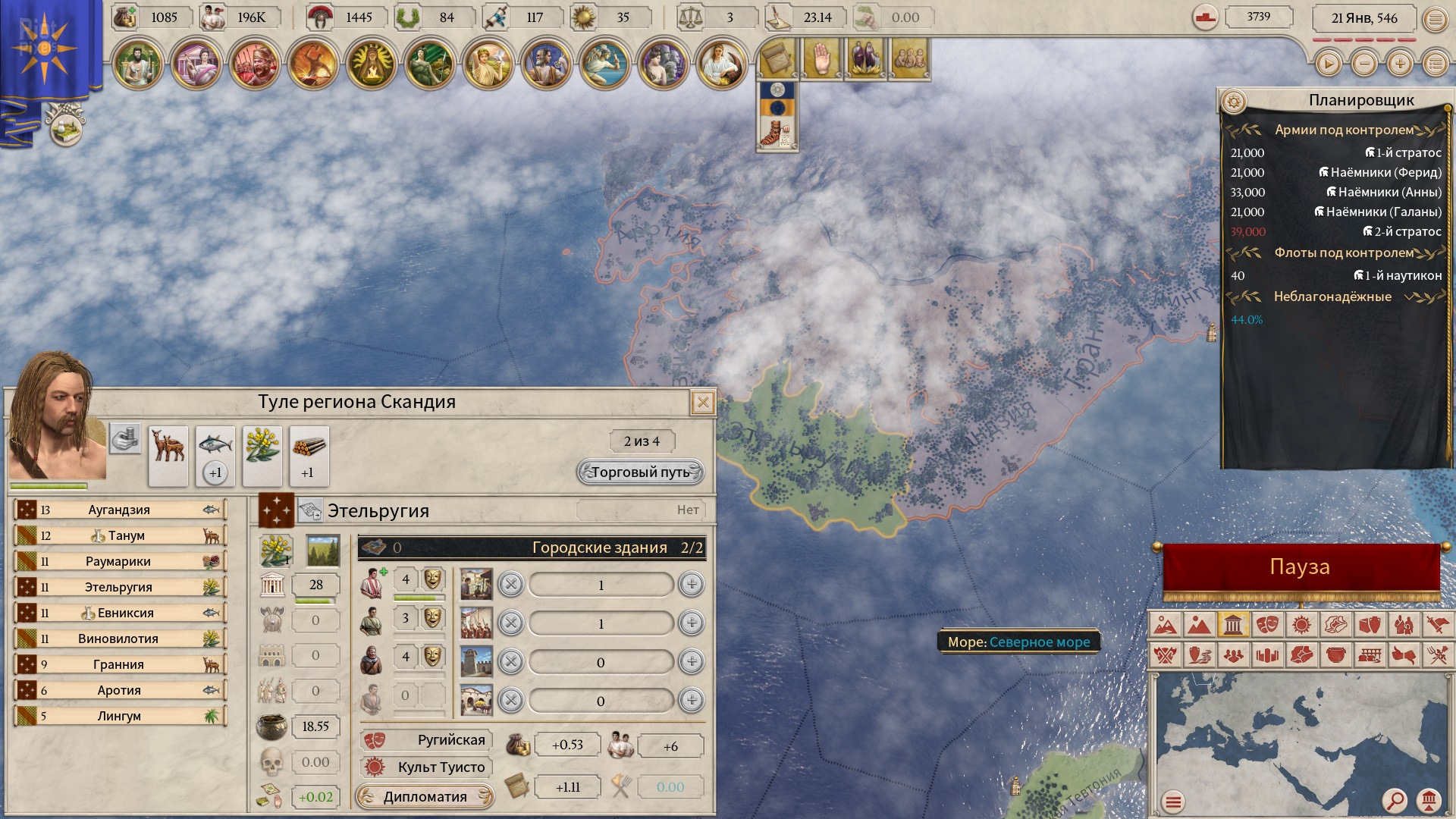Pick the Лингум territory entry
This screenshot has height=819, width=1456.
pyautogui.click(x=119, y=716)
